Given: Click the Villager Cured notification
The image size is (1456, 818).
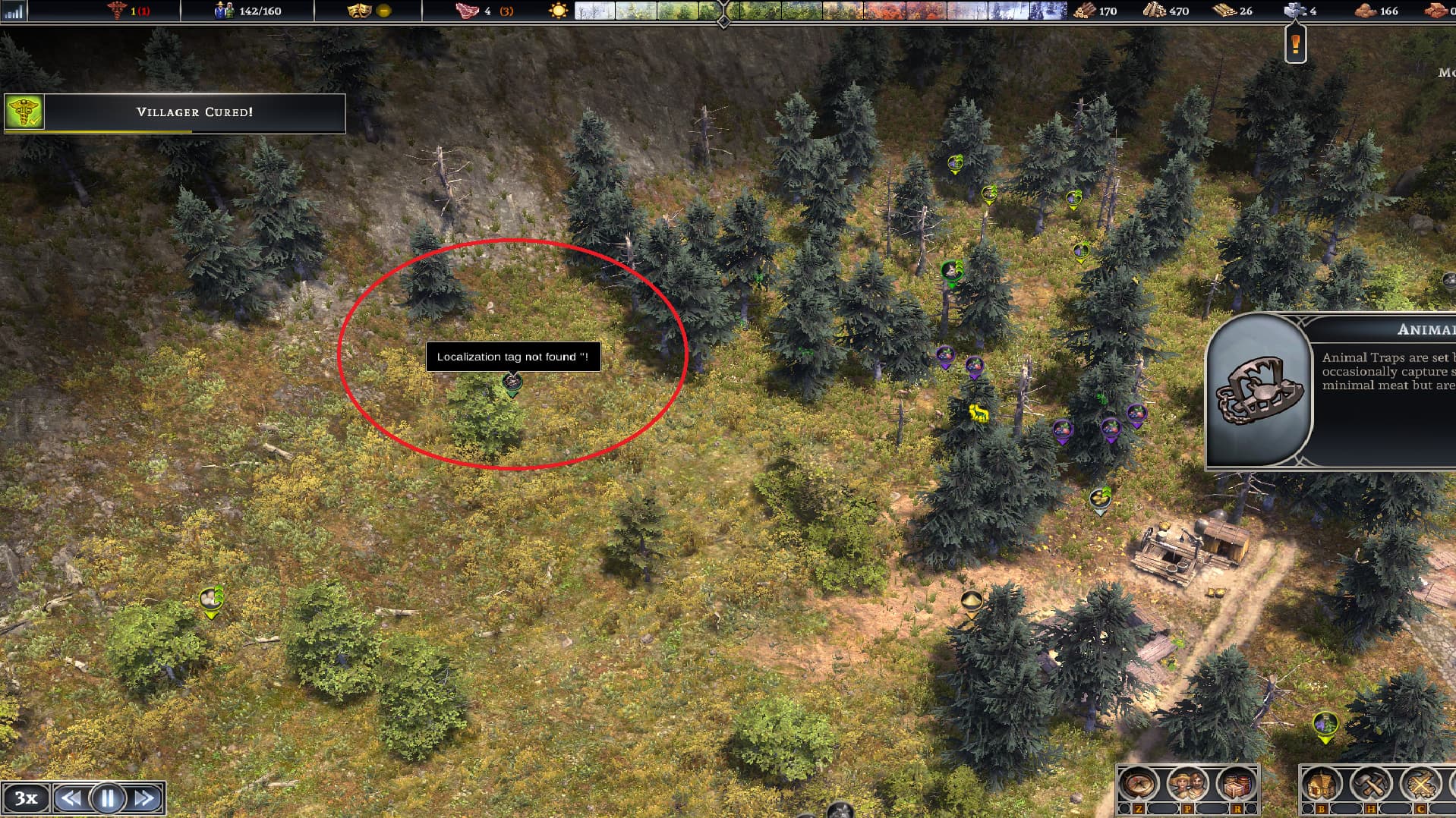Looking at the screenshot, I should [x=175, y=112].
